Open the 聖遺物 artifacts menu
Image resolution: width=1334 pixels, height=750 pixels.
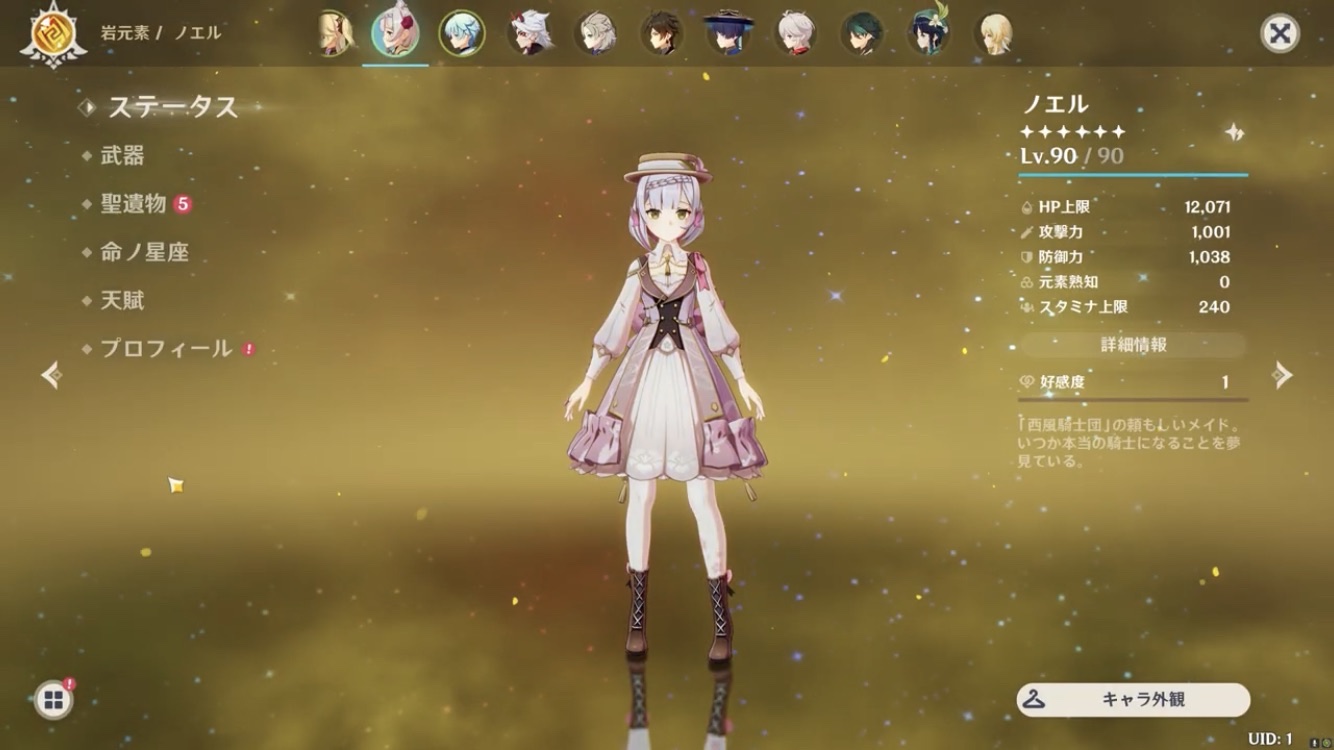click(x=133, y=204)
